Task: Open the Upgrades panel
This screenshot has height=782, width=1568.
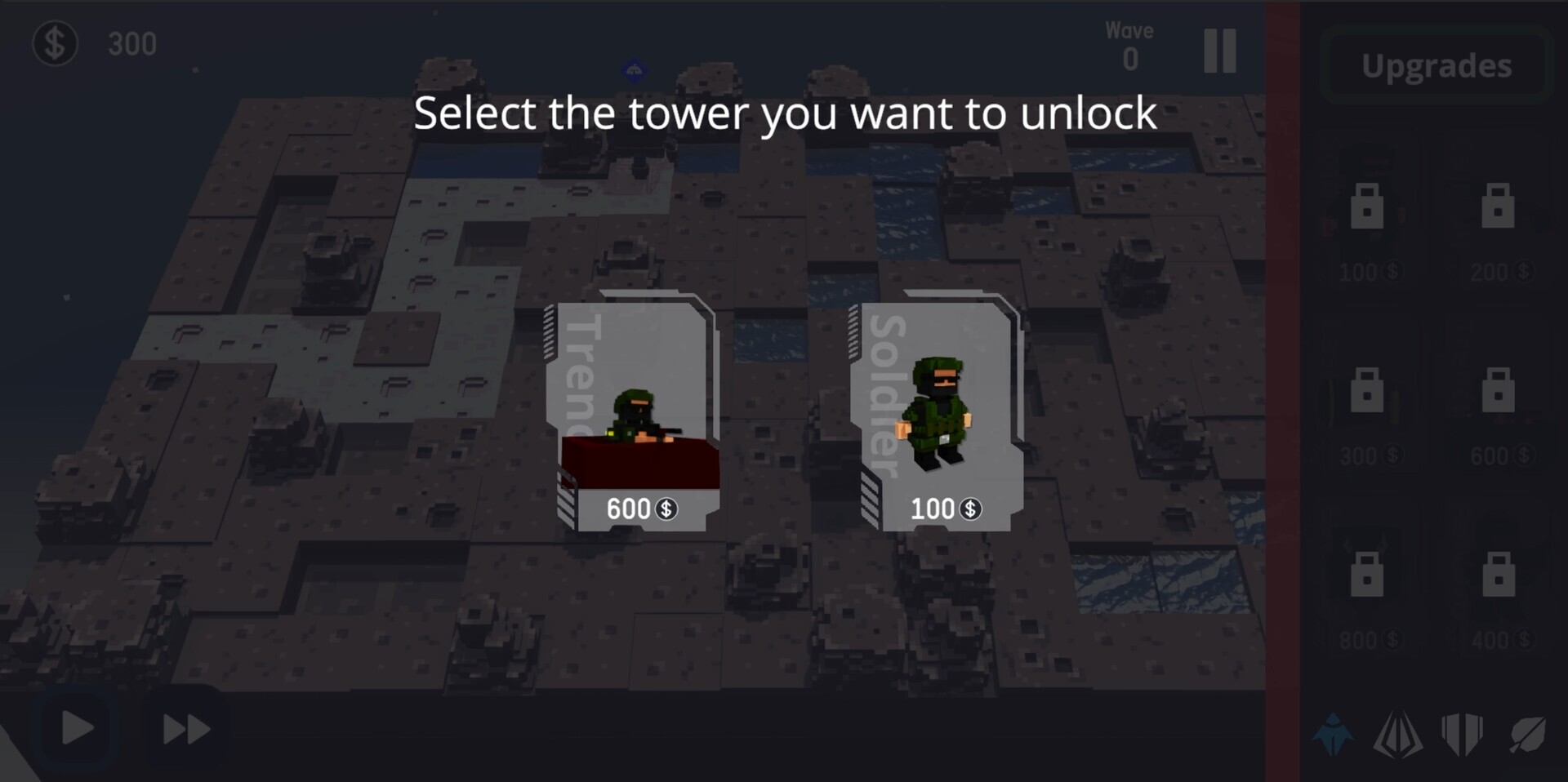Action: click(x=1437, y=66)
